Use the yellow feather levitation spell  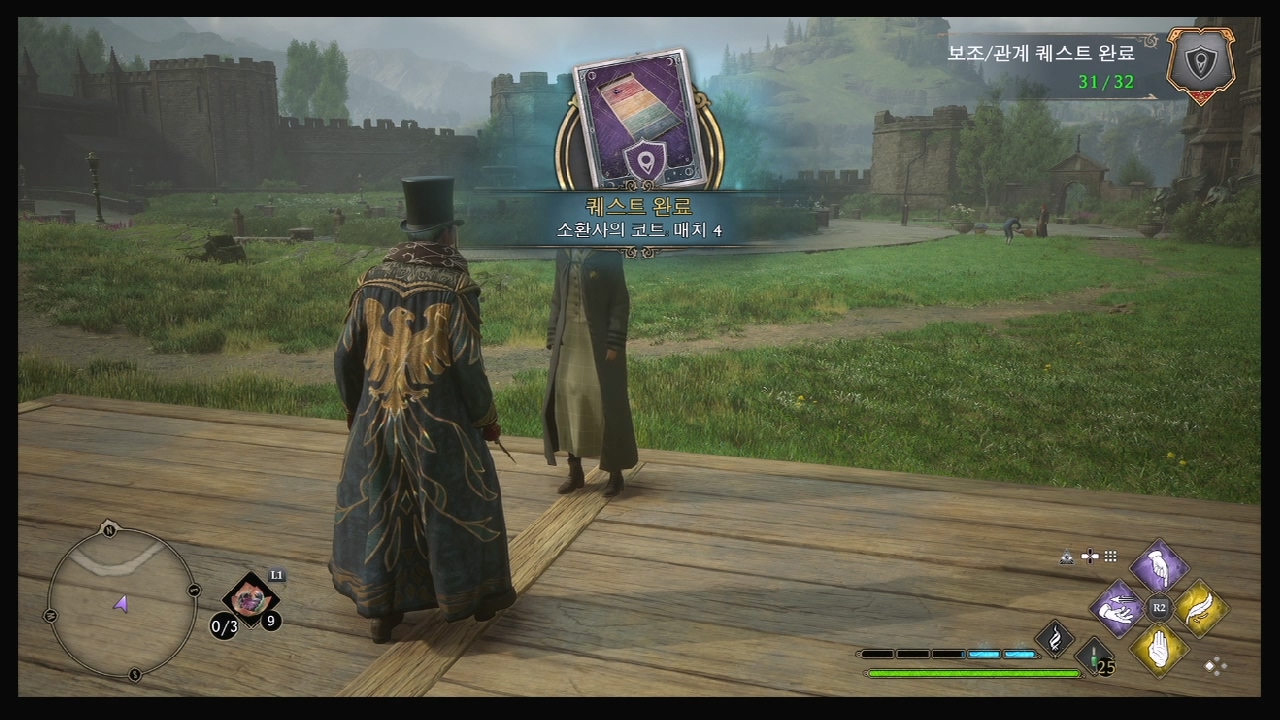click(1199, 607)
